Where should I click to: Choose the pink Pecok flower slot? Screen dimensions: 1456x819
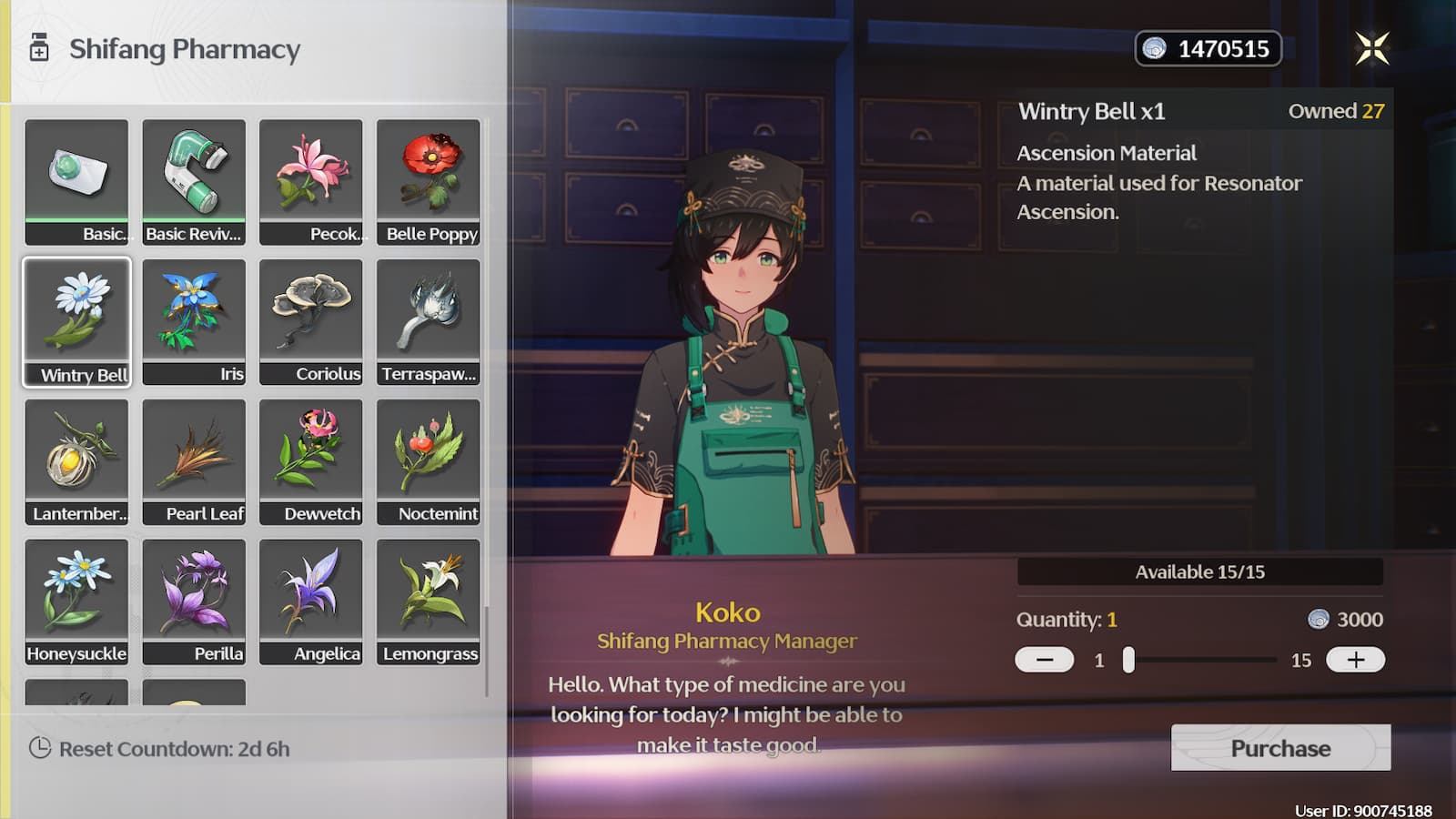pos(311,182)
